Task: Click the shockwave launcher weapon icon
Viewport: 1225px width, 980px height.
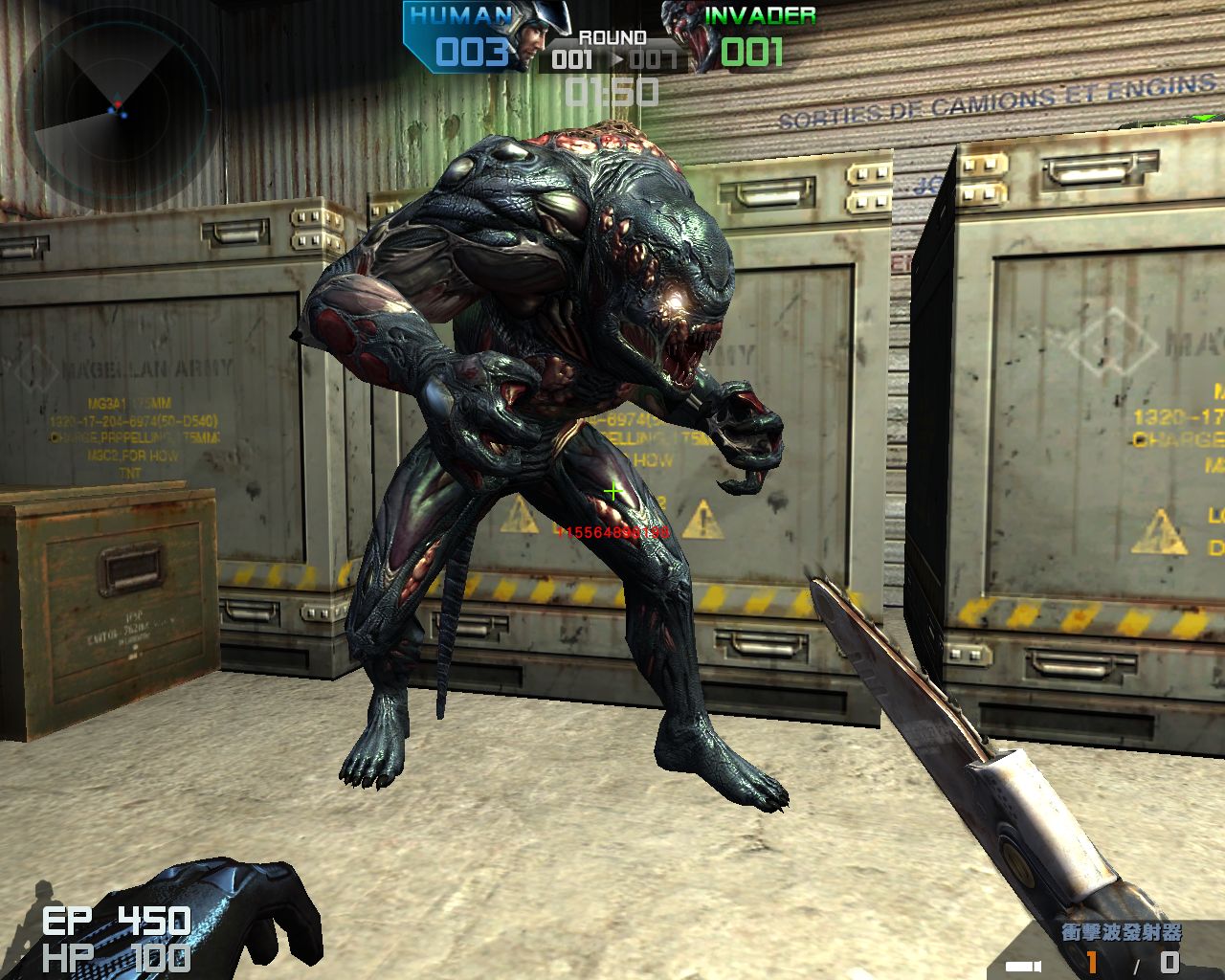Action: [x=1023, y=964]
